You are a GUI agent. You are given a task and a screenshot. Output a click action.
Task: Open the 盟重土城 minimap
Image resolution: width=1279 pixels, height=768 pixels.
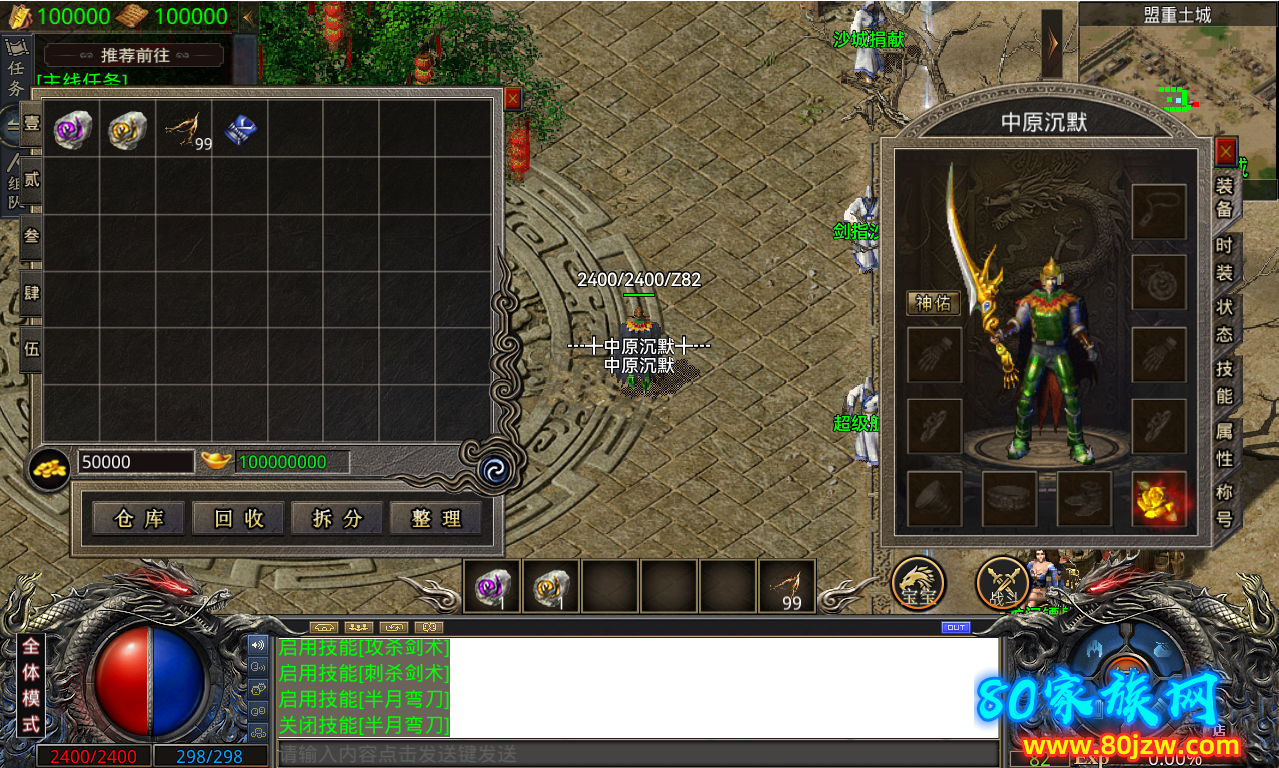1177,60
